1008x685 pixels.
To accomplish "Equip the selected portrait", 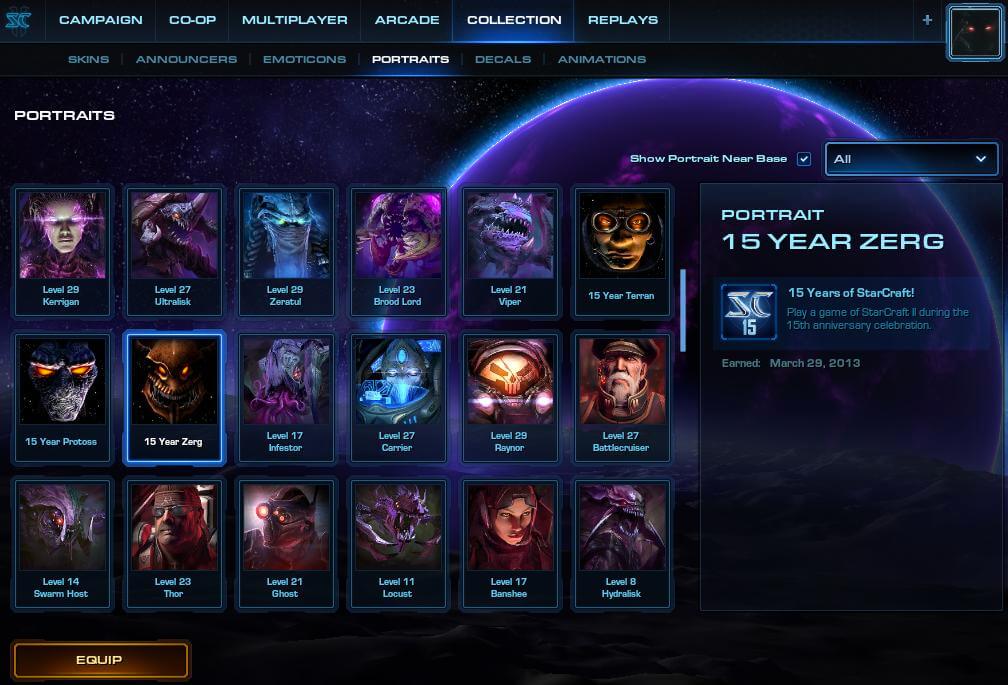I will coord(100,660).
